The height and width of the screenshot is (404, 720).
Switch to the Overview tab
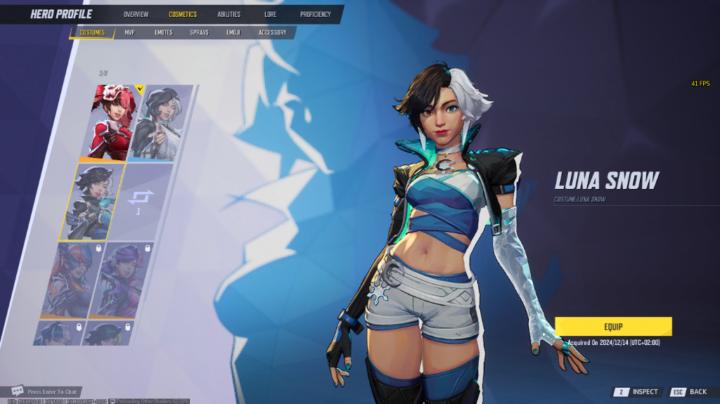(136, 15)
